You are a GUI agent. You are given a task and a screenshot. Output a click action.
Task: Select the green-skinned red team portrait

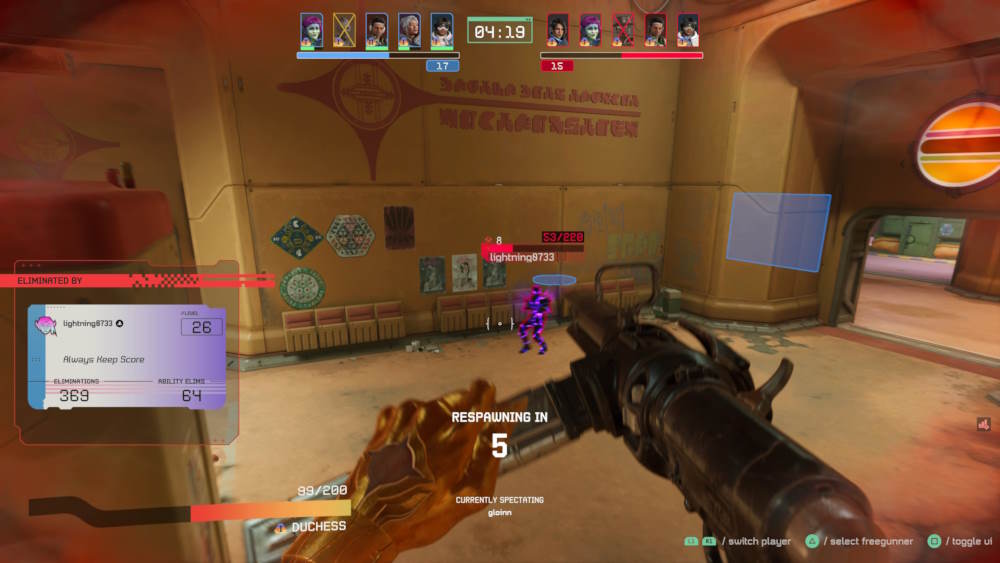[x=590, y=29]
